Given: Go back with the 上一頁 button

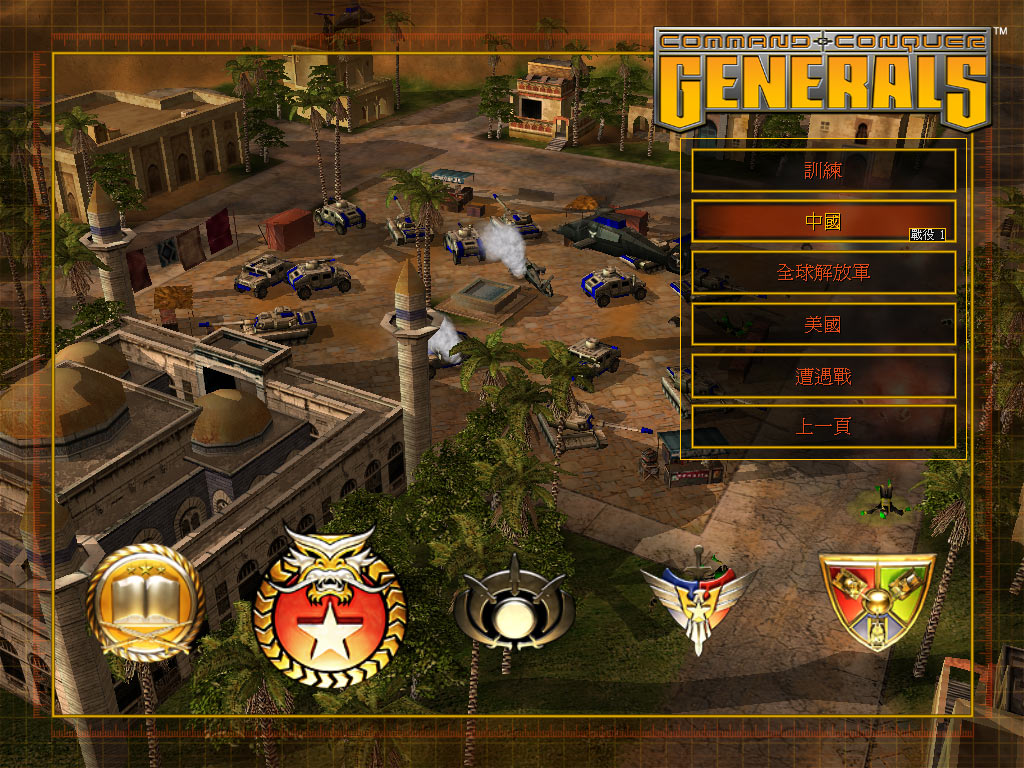Looking at the screenshot, I should click(823, 427).
